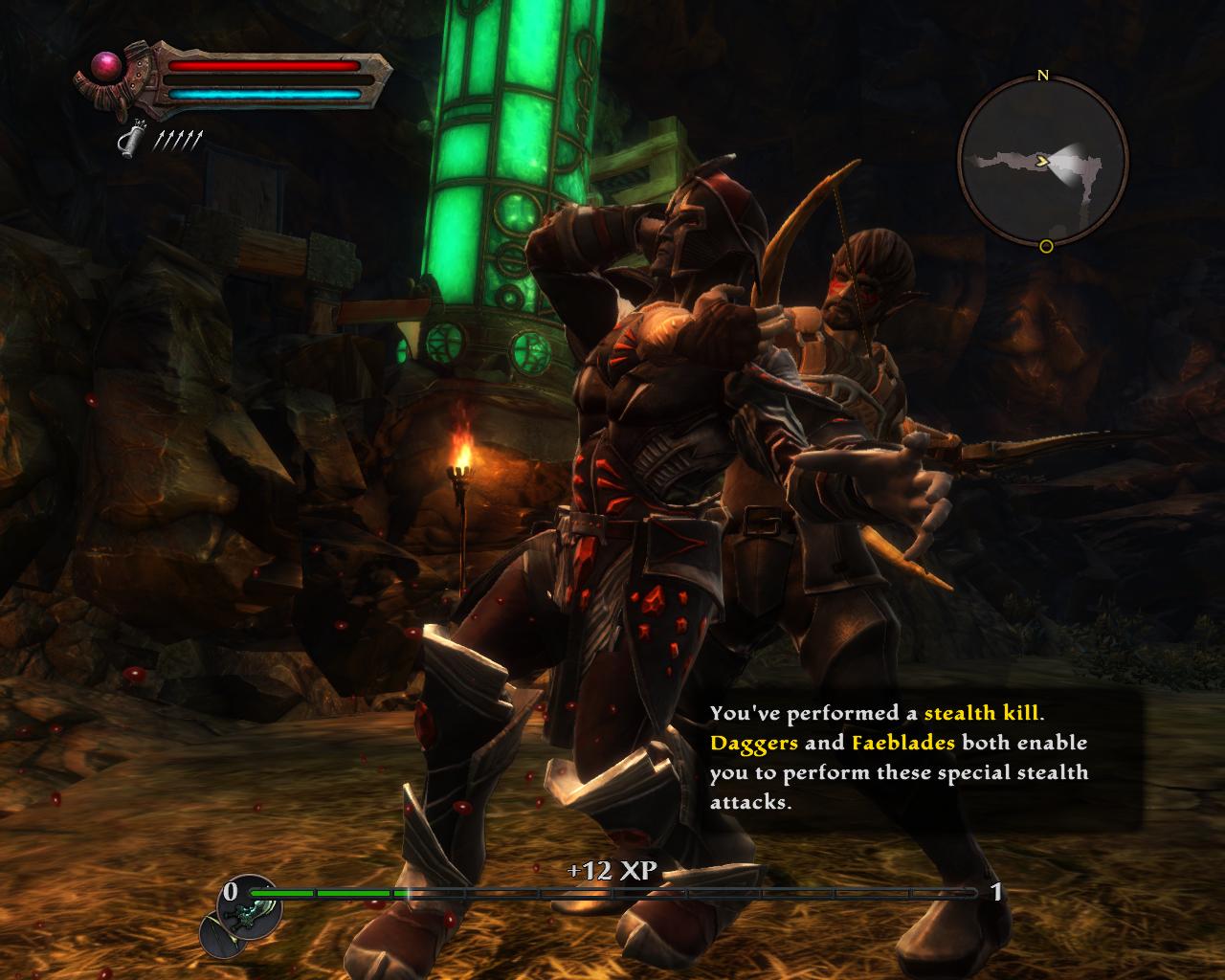Click the quiver icon under the health bar

point(129,142)
